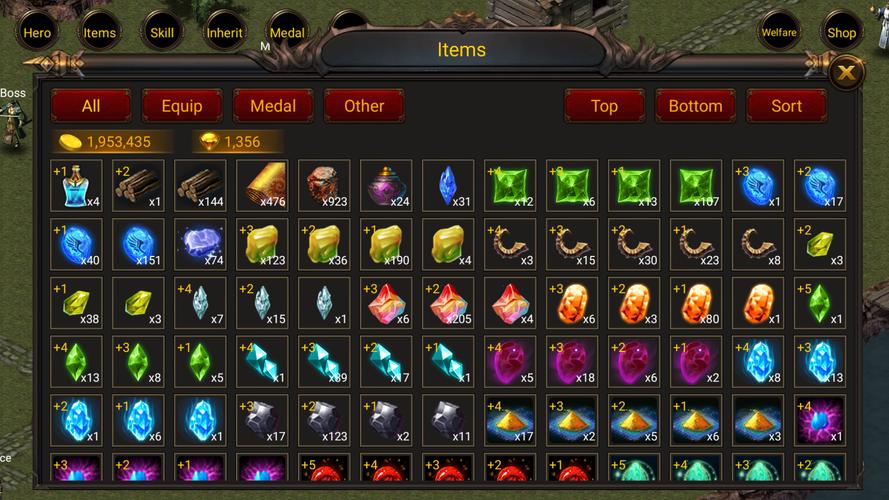Screen dimensions: 889x500
Task: Go to Bottom of item list
Action: pos(695,105)
